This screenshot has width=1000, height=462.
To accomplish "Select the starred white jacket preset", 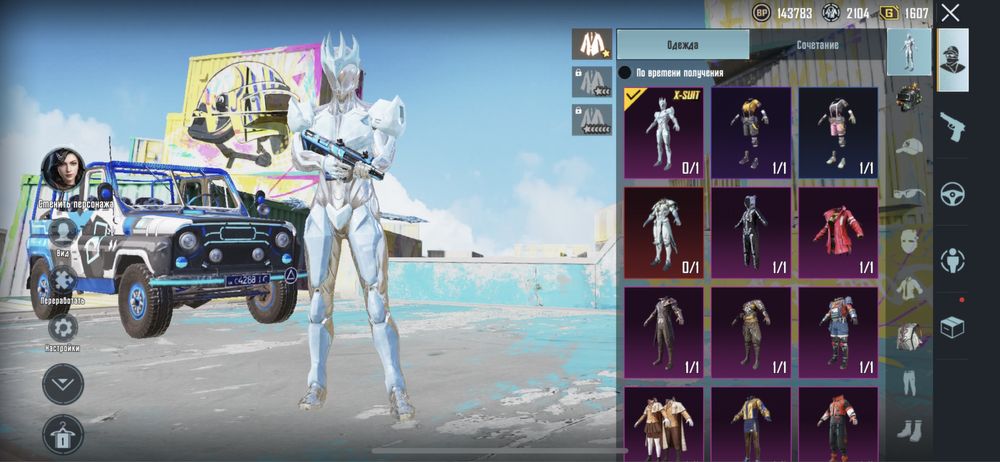I will [x=591, y=44].
